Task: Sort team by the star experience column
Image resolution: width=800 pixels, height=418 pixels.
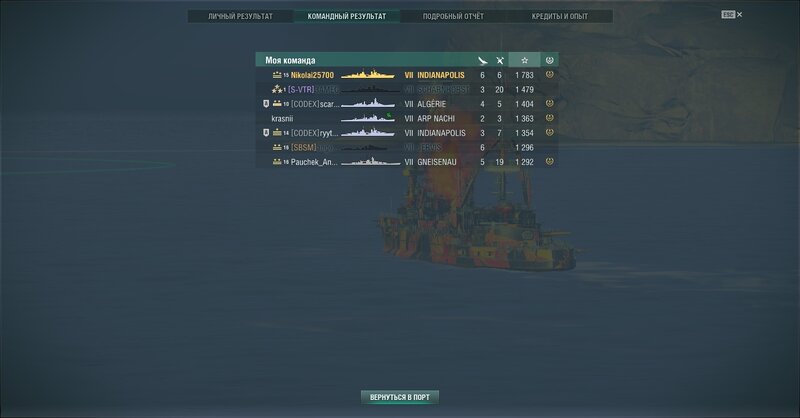Action: [524, 60]
